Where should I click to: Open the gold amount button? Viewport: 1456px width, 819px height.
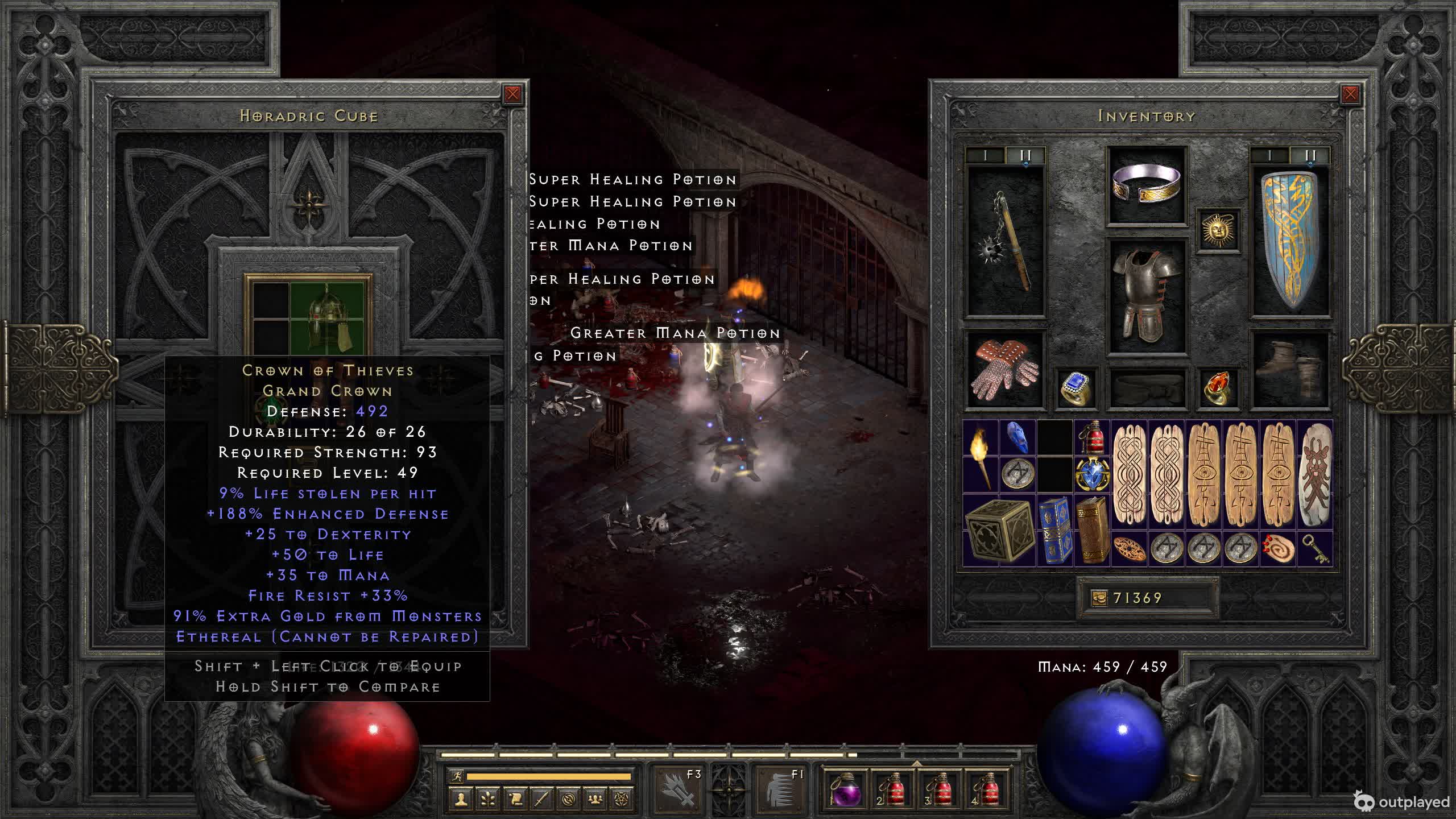[x=1099, y=598]
